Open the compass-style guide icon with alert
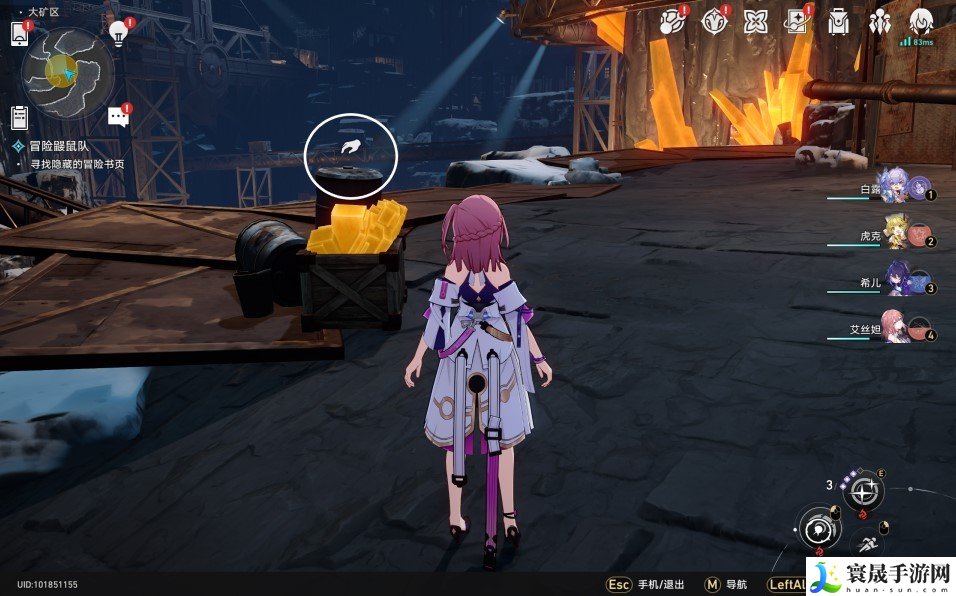 point(713,22)
